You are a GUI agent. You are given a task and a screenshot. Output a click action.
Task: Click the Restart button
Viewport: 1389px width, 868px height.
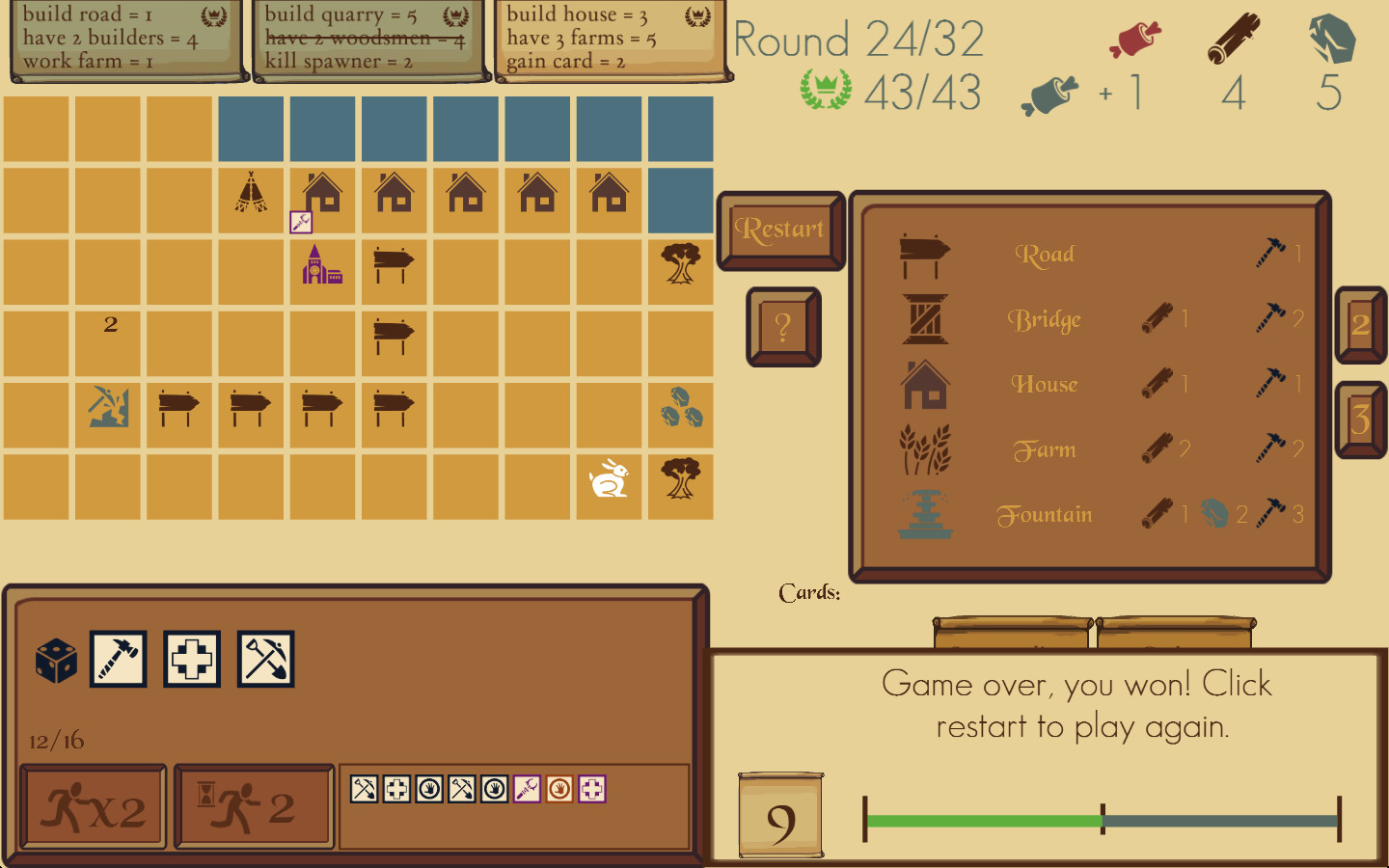point(780,230)
